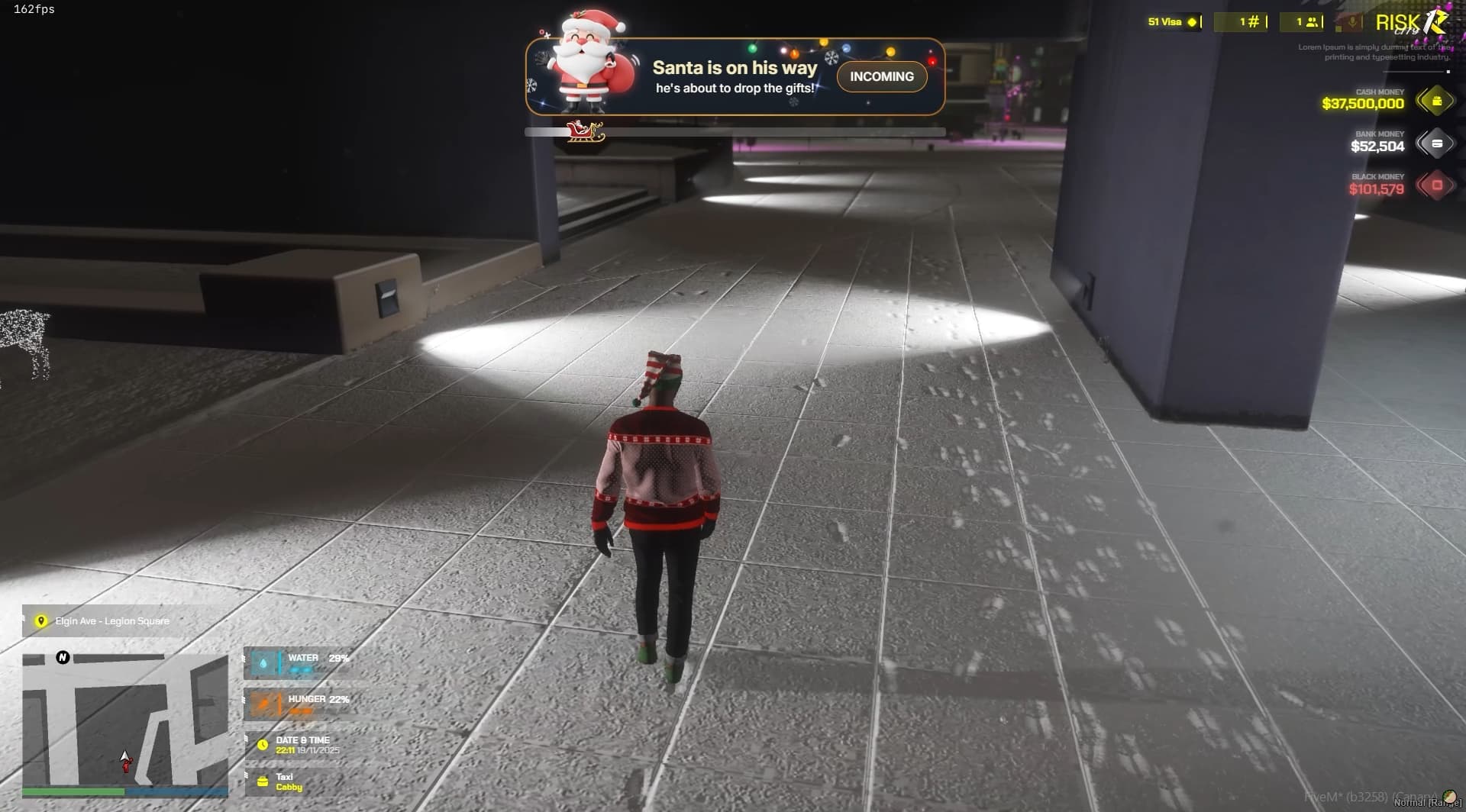Click the sleigh marker on the progress bar

tap(585, 130)
